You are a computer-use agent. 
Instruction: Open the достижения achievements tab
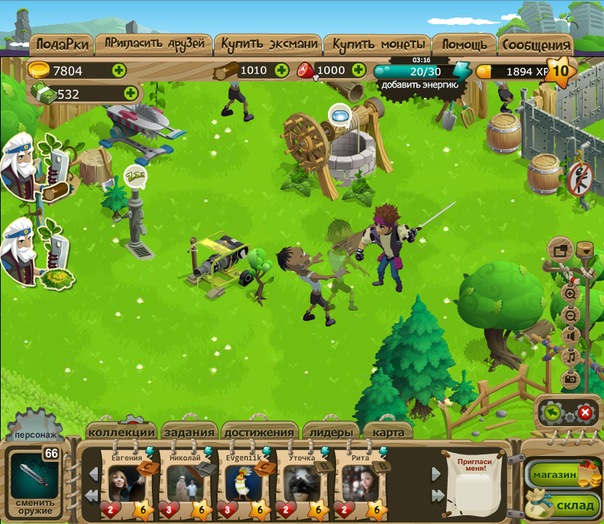(260, 433)
